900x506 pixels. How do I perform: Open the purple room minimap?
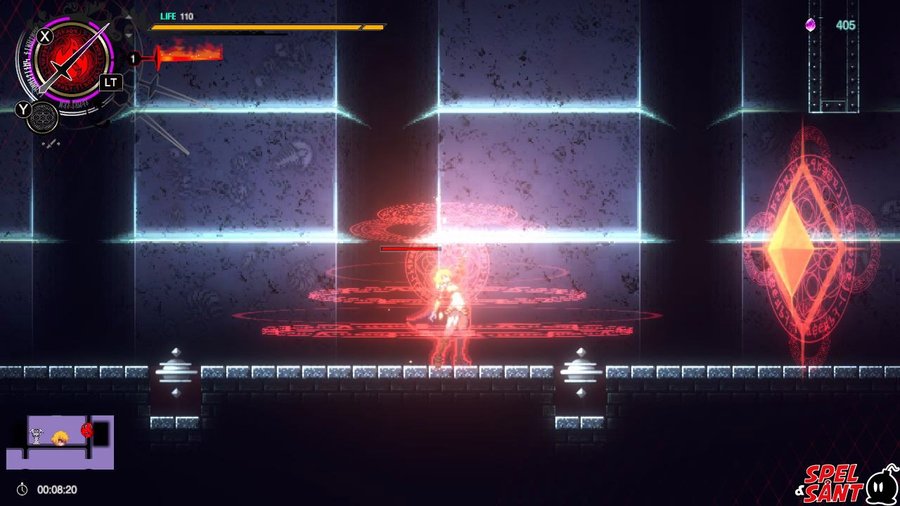coord(60,442)
